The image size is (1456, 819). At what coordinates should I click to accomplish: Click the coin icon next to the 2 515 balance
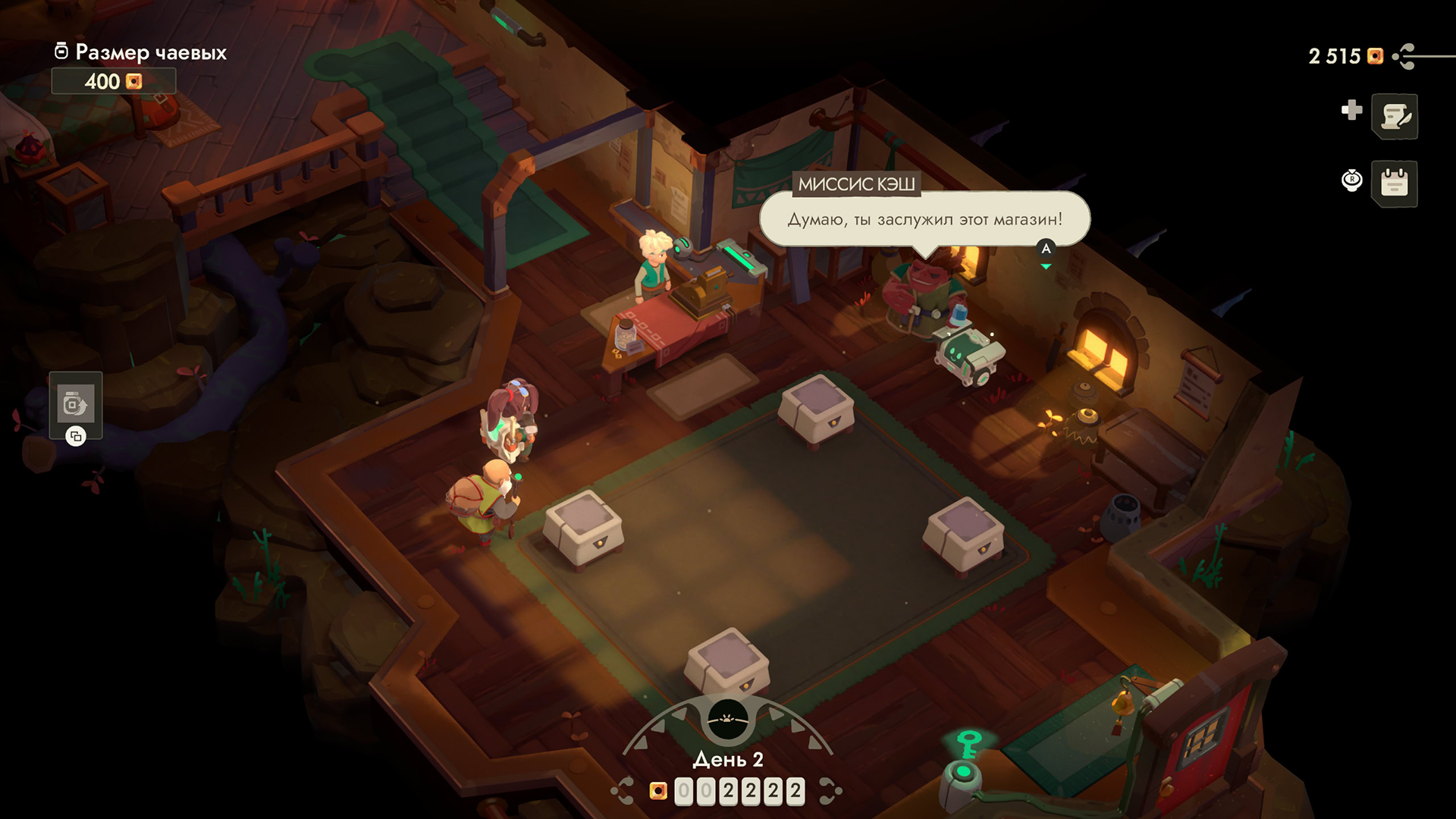pos(1374,55)
